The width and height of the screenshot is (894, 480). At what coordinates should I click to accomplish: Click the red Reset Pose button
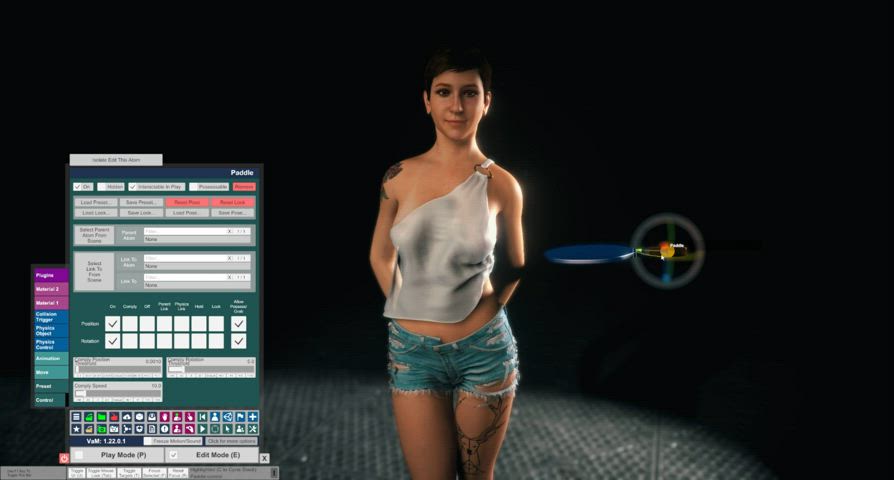(x=187, y=202)
